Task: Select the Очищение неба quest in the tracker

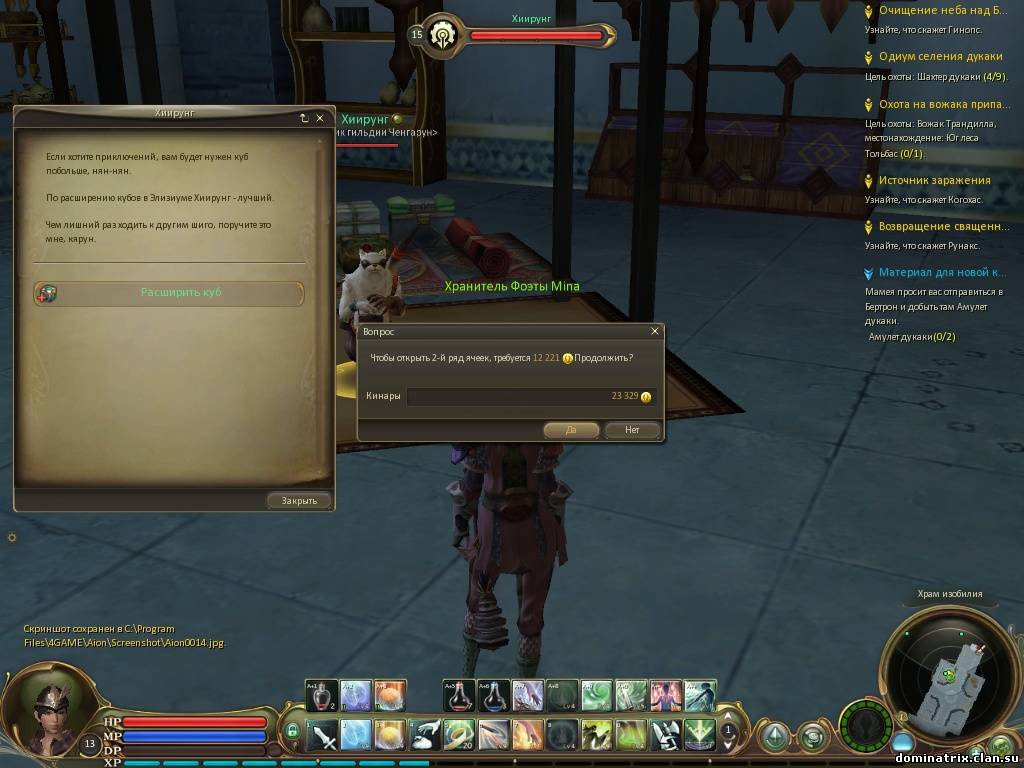Action: pyautogui.click(x=943, y=10)
